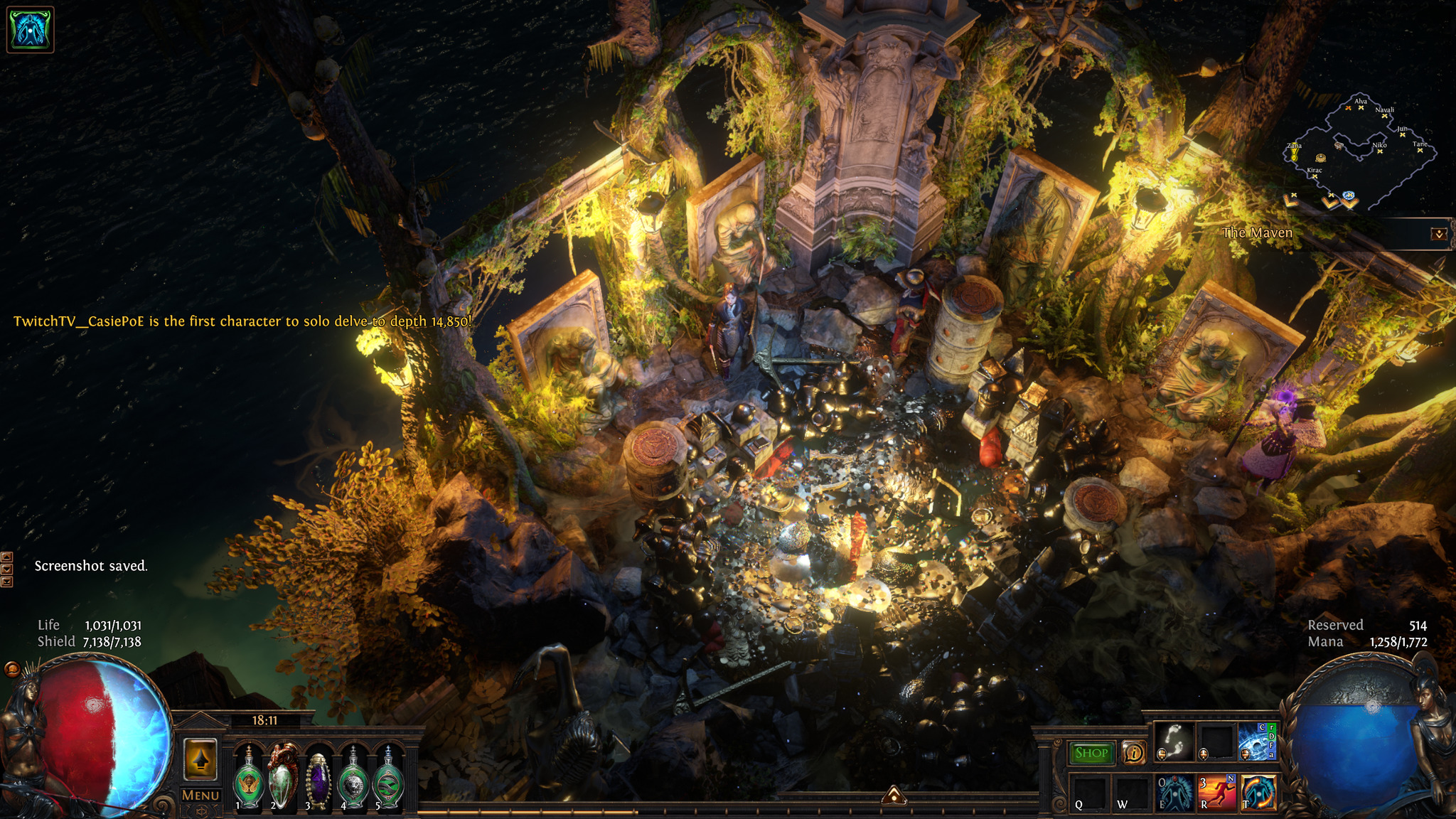The height and width of the screenshot is (819, 1456).
Task: Click the orange info speech-bubble button
Action: coord(1133,752)
